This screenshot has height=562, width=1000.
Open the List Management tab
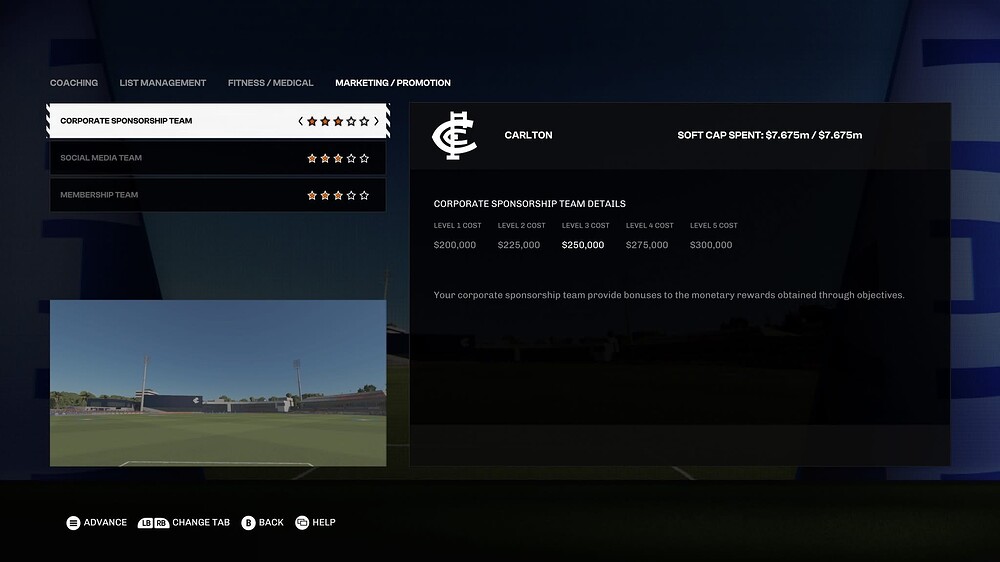tap(162, 83)
